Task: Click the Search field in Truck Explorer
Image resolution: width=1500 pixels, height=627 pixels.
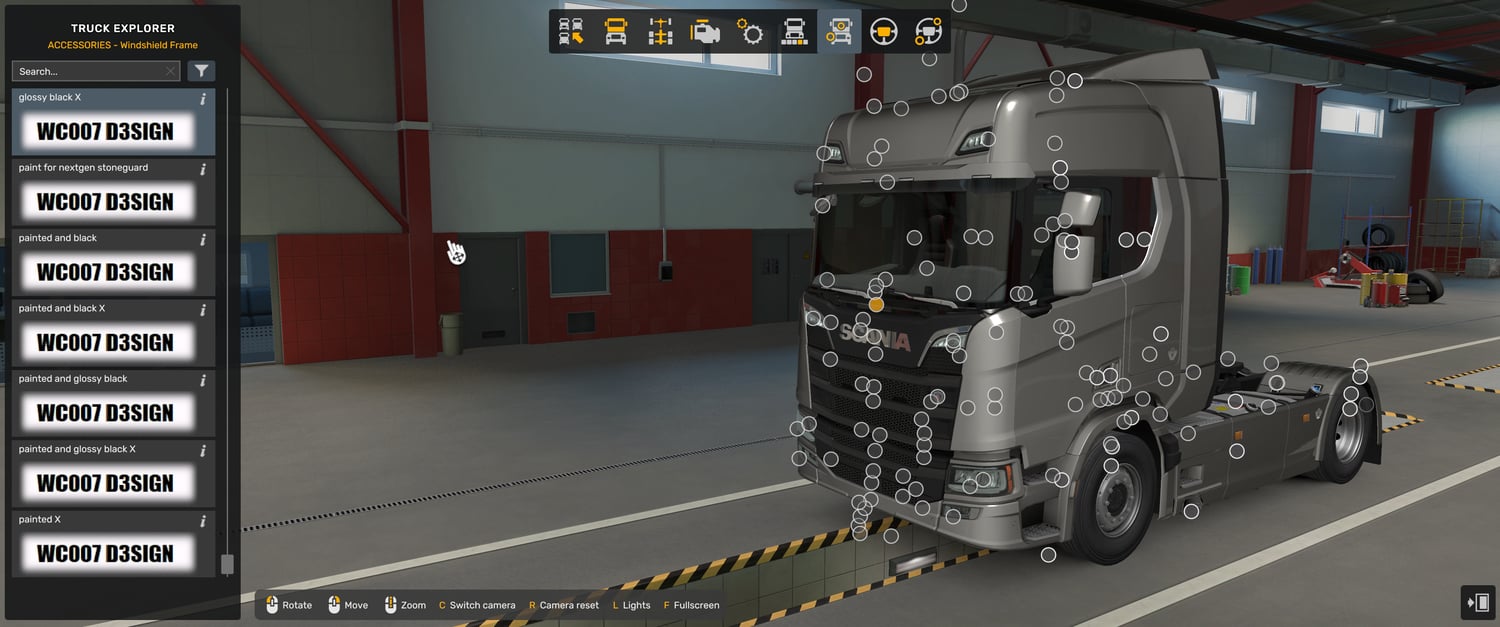Action: pos(88,71)
